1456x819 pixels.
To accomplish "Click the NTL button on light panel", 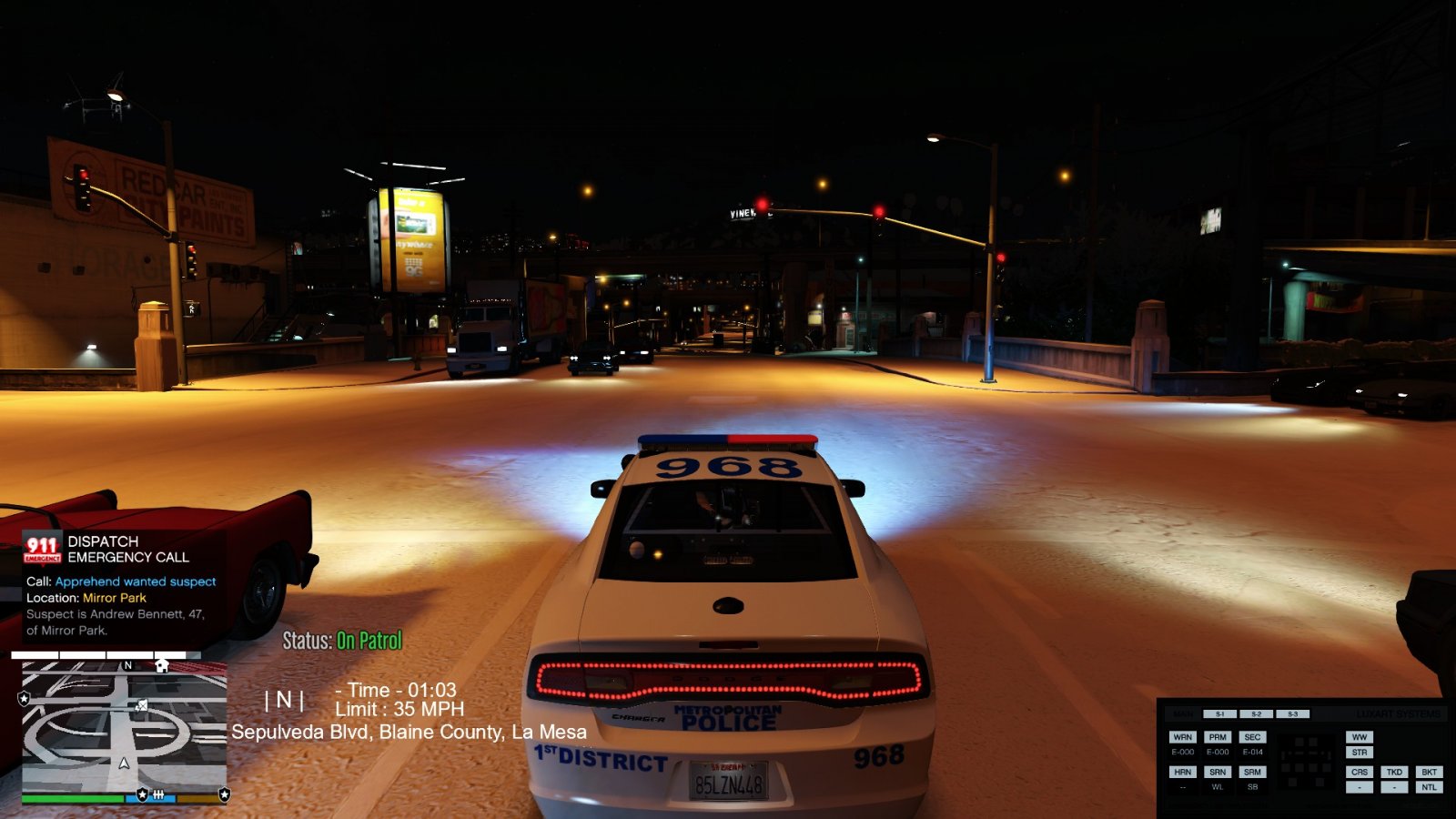I will pyautogui.click(x=1430, y=787).
